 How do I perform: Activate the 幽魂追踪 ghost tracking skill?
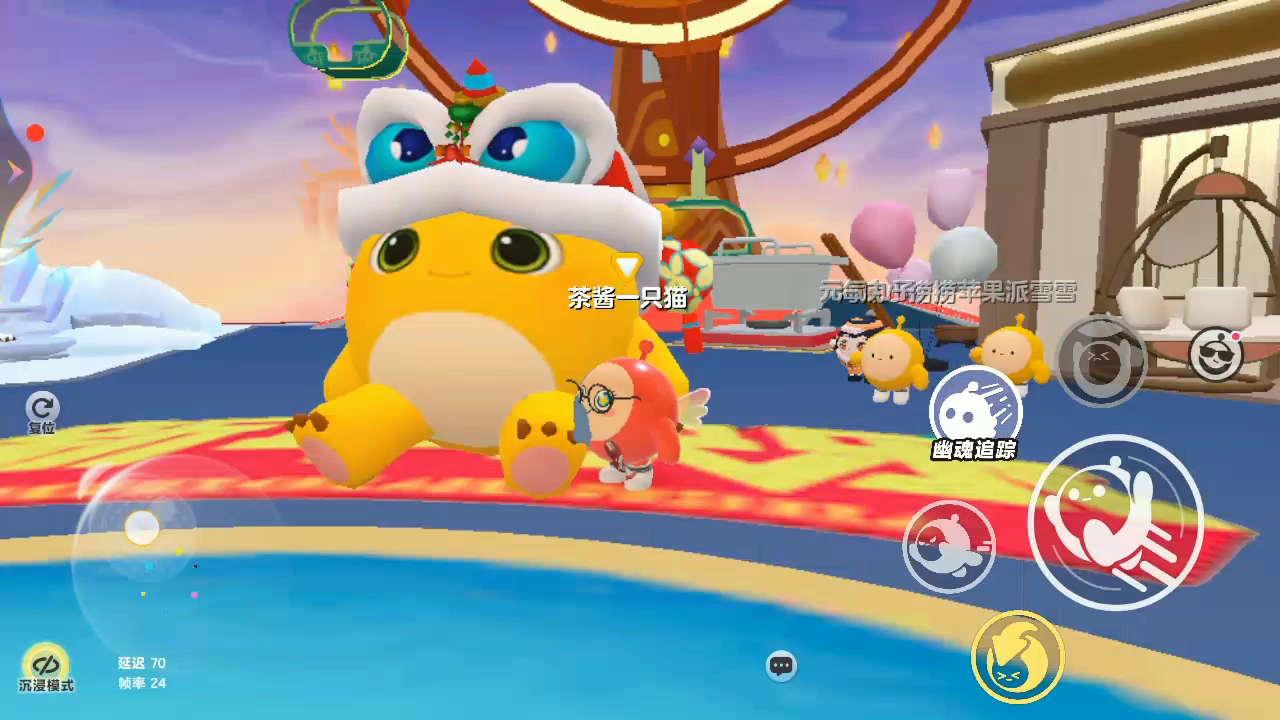click(975, 412)
